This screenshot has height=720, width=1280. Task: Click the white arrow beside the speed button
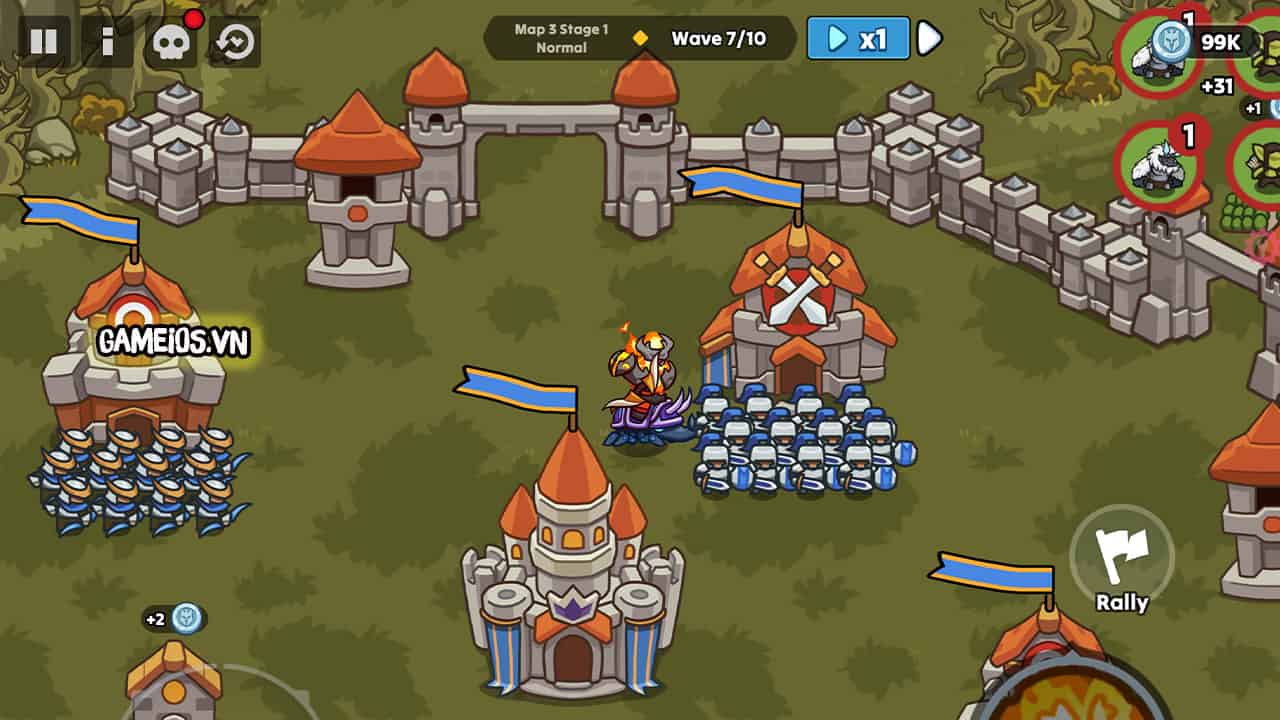(x=929, y=39)
